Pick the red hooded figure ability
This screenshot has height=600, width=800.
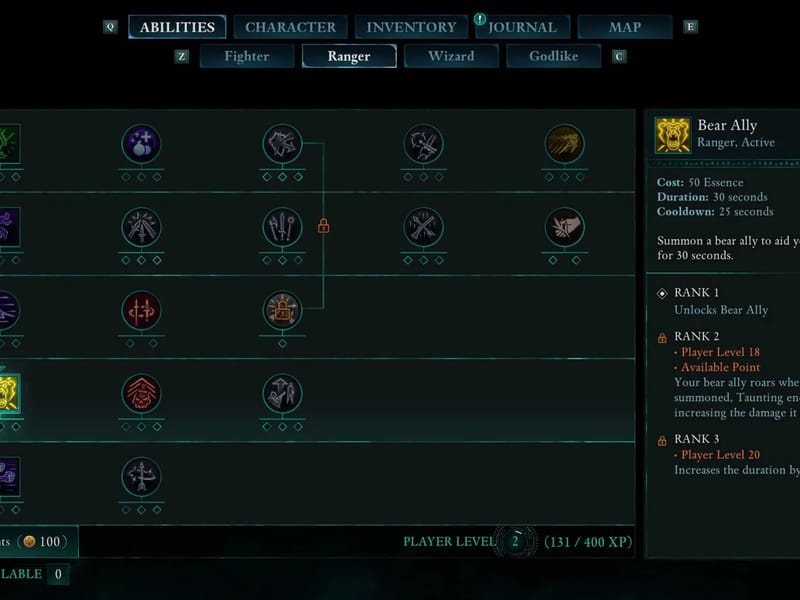tap(141, 394)
